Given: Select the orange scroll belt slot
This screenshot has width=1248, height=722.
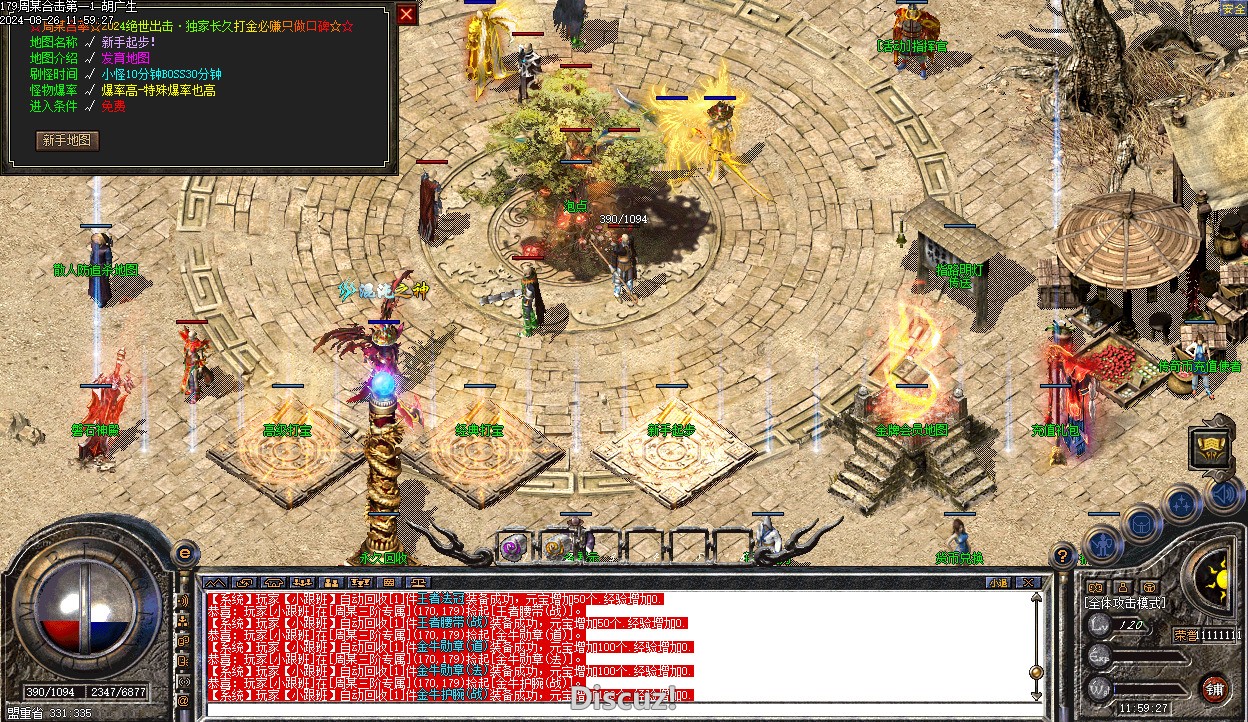Looking at the screenshot, I should [x=556, y=547].
